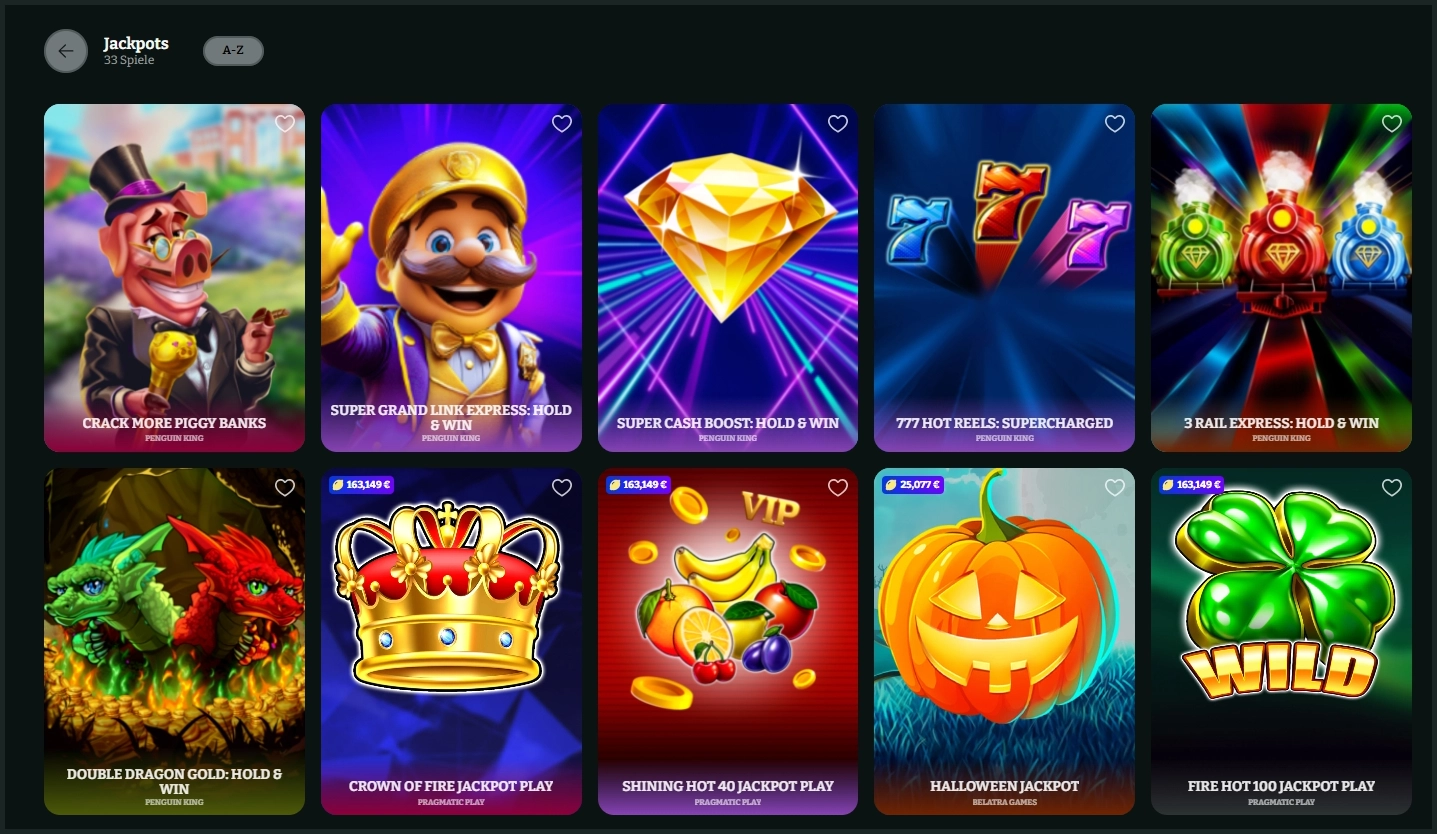This screenshot has width=1437, height=834.
Task: Toggle Shining Hot 40's heart icon
Action: [837, 487]
